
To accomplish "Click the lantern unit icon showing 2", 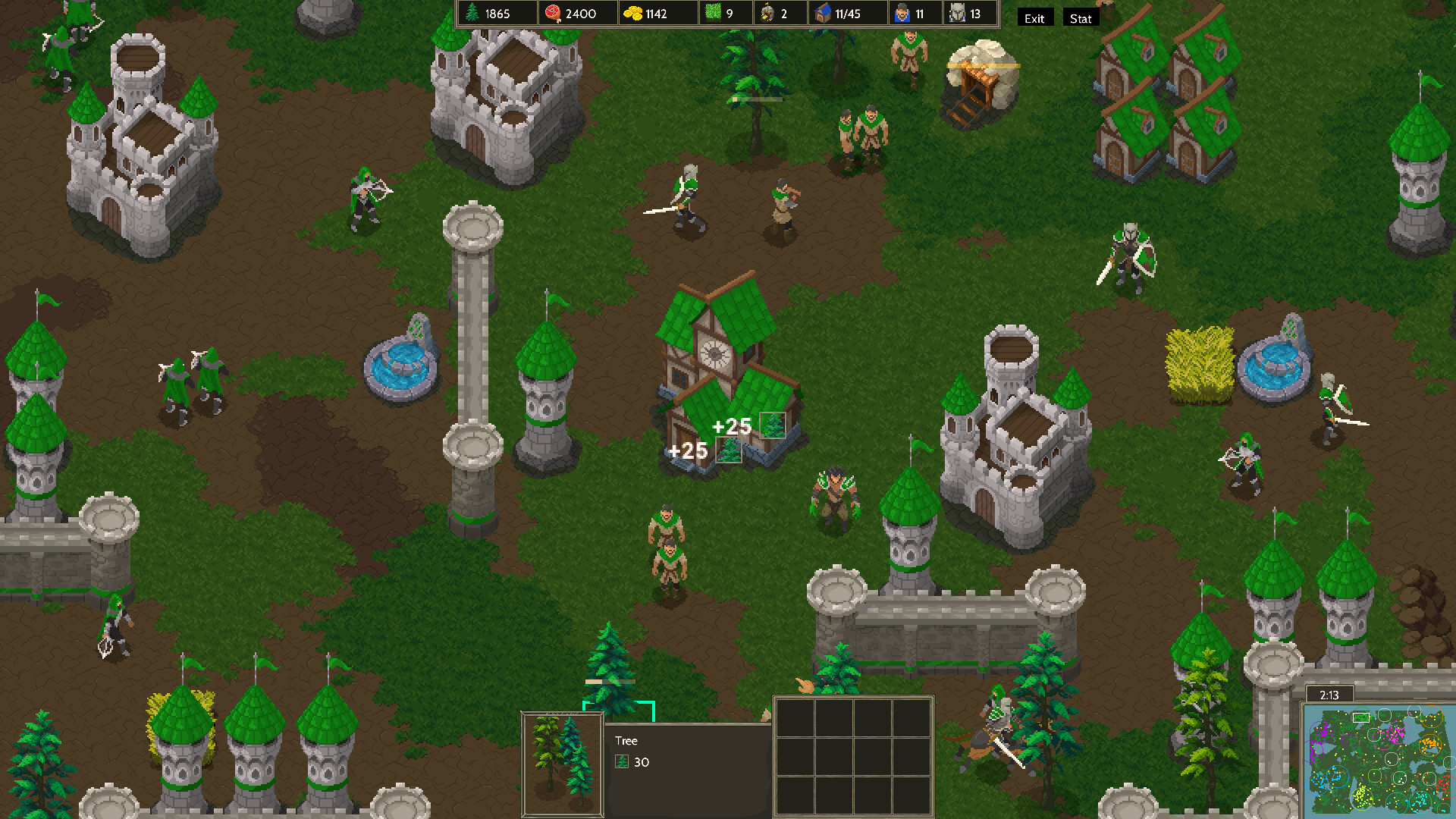I will (x=768, y=13).
